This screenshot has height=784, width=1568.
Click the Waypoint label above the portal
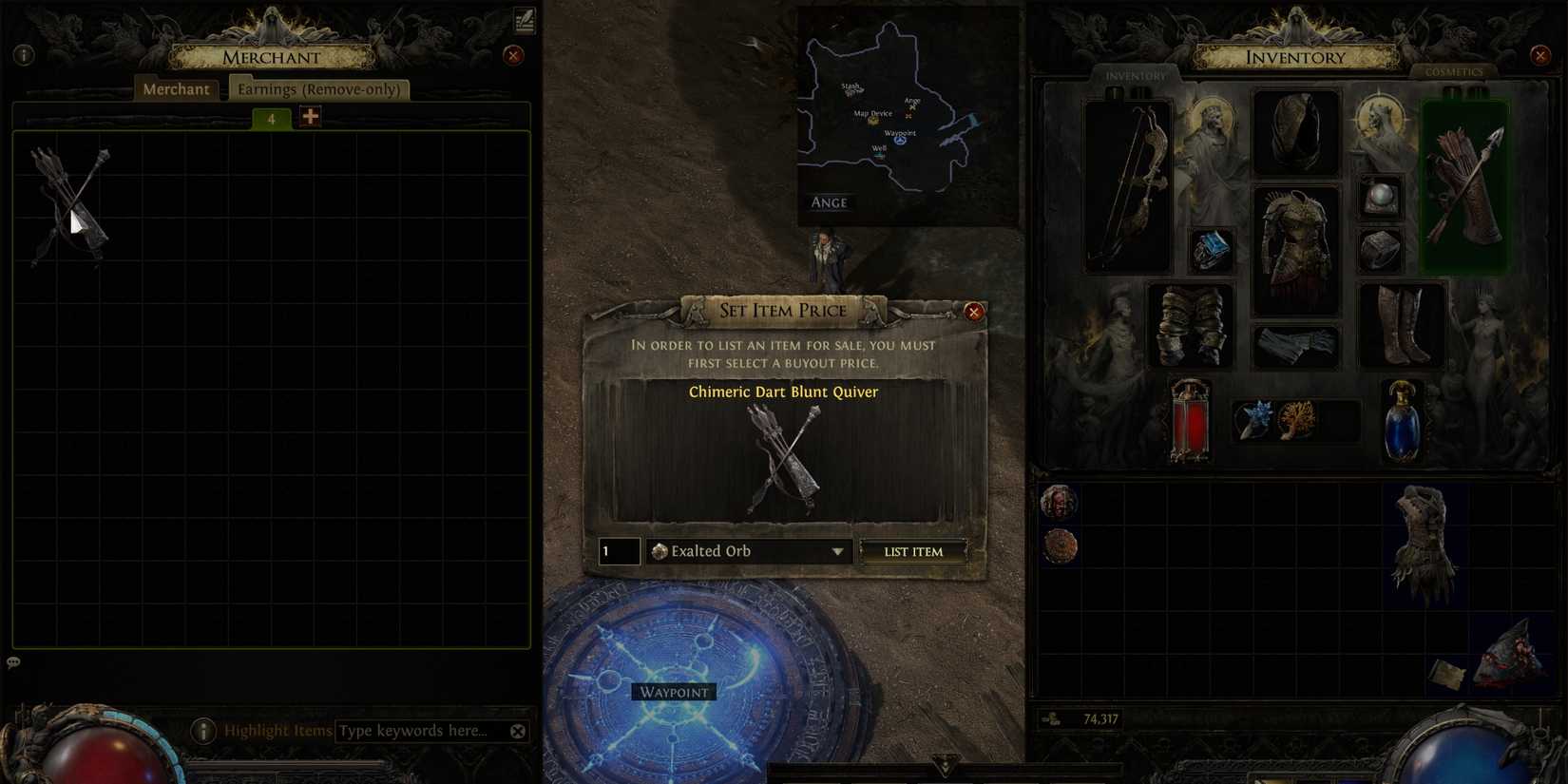[674, 692]
